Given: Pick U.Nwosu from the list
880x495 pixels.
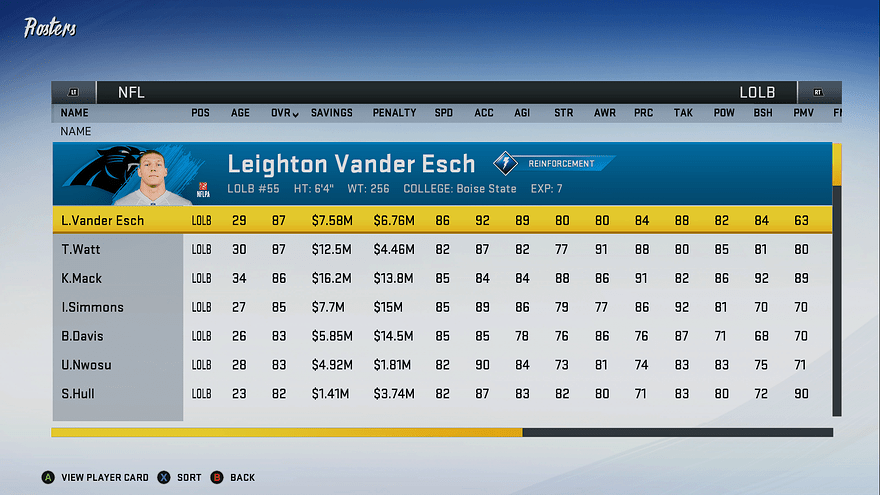Looking at the screenshot, I should point(86,365).
